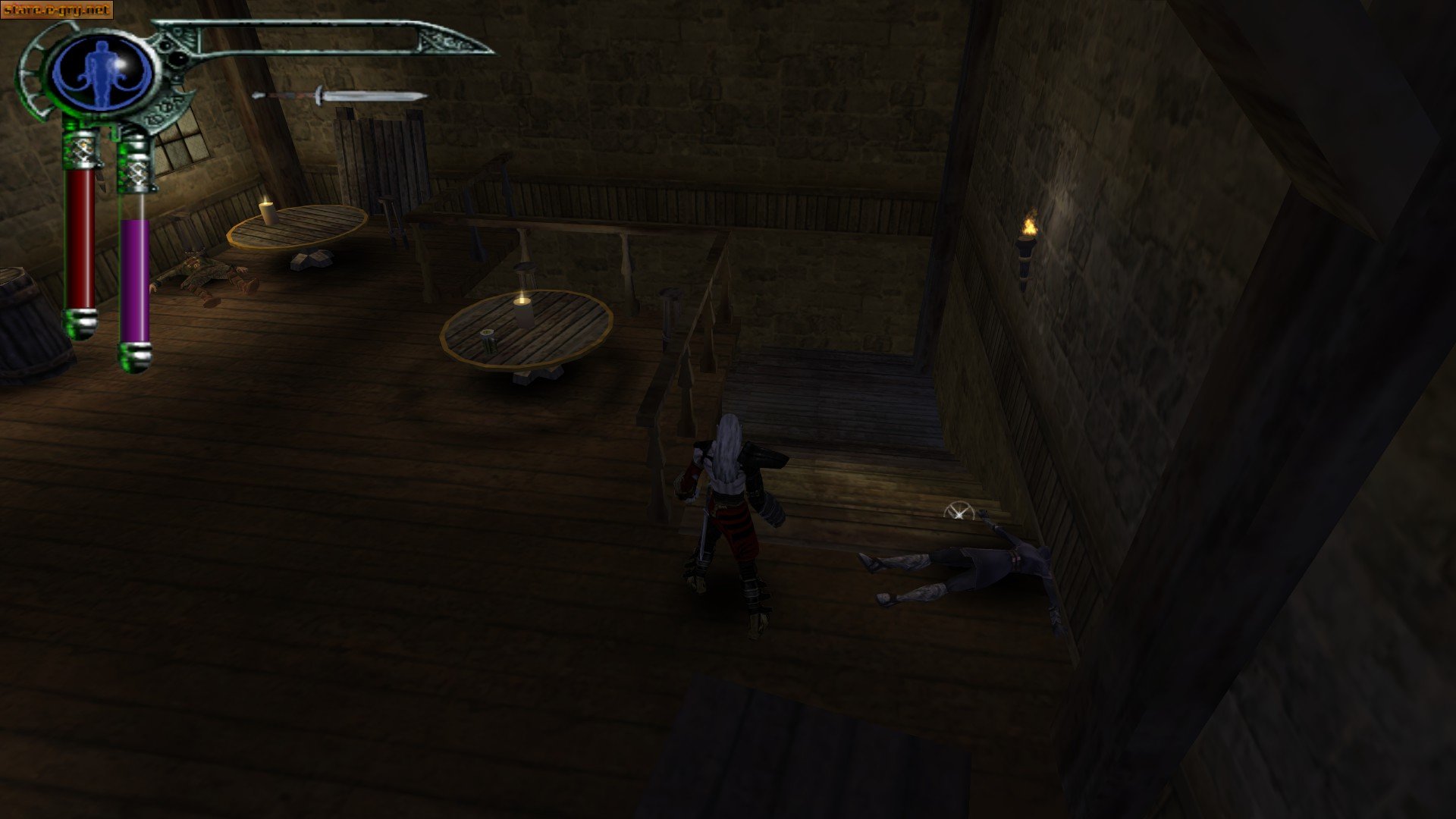This screenshot has height=819, width=1456.
Task: Open the stare-e-gry.net watermark link
Action: (57, 9)
